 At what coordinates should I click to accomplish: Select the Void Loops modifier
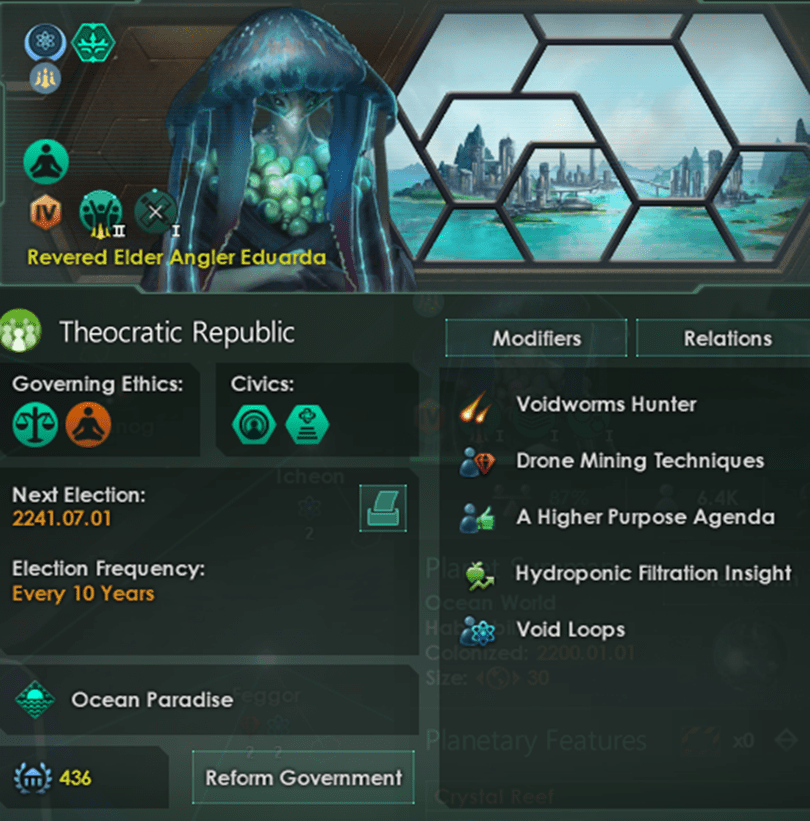point(570,630)
